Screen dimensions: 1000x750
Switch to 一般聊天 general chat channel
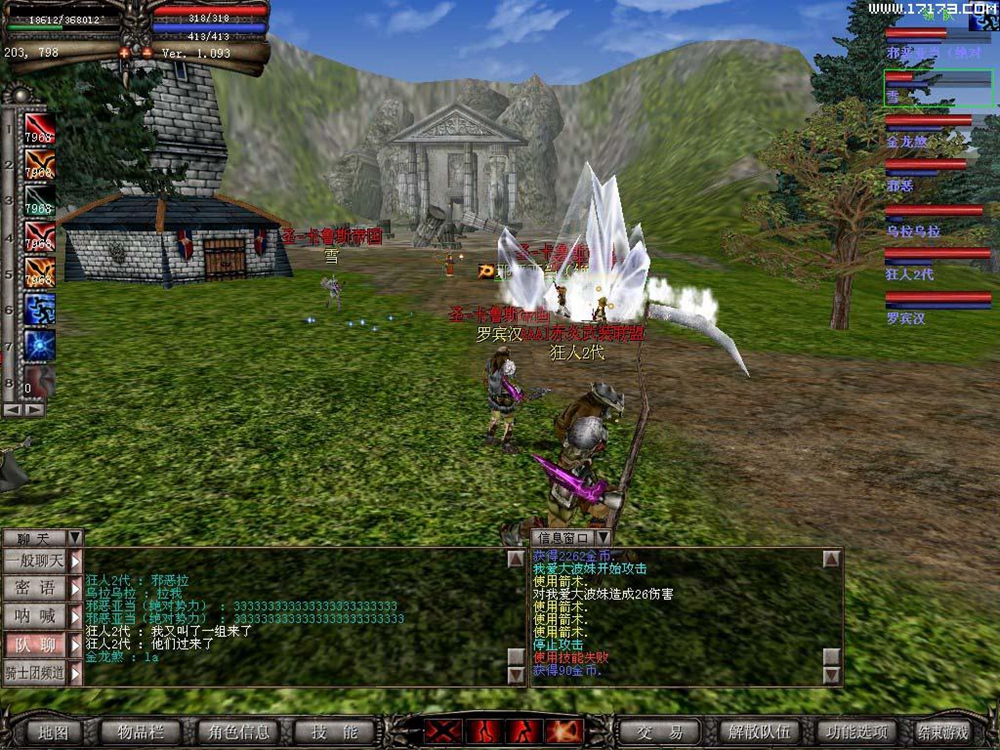click(35, 562)
